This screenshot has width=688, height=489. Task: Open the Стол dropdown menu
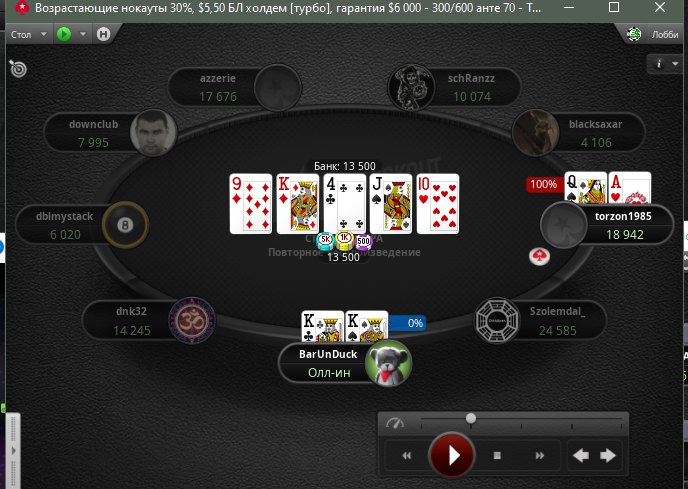point(26,34)
